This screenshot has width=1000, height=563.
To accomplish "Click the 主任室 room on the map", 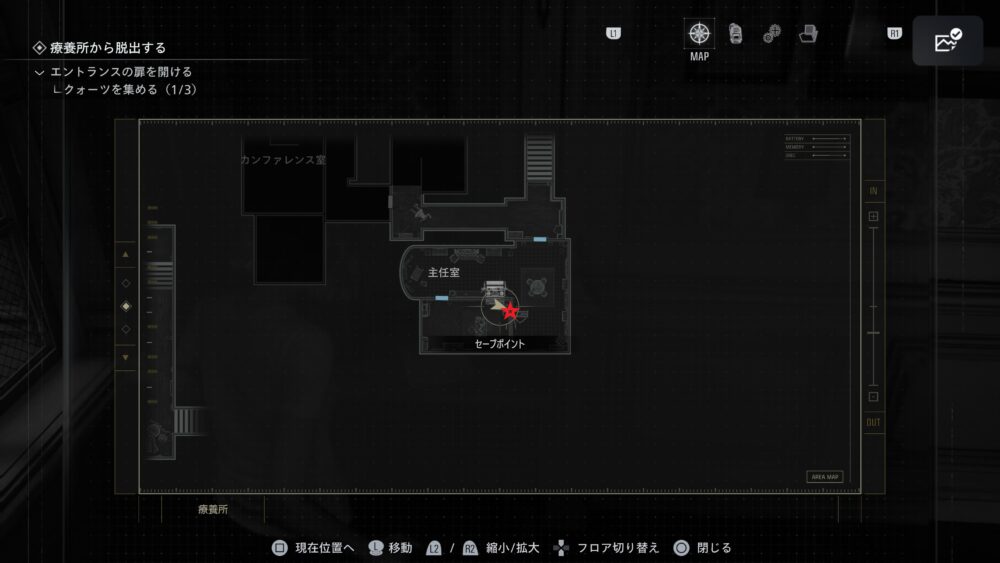I will point(442,272).
